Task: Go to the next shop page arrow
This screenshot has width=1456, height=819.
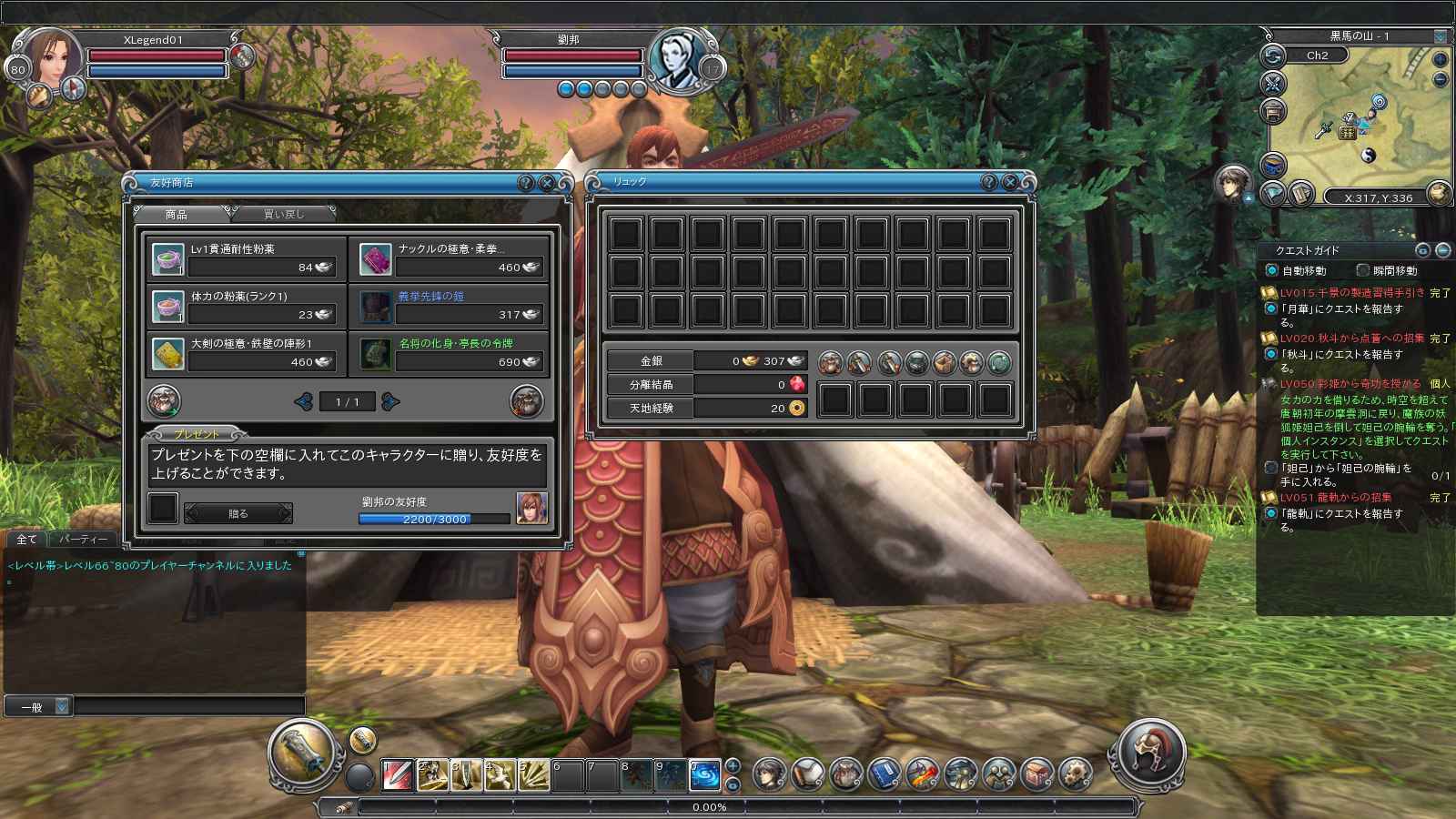Action: tap(389, 401)
